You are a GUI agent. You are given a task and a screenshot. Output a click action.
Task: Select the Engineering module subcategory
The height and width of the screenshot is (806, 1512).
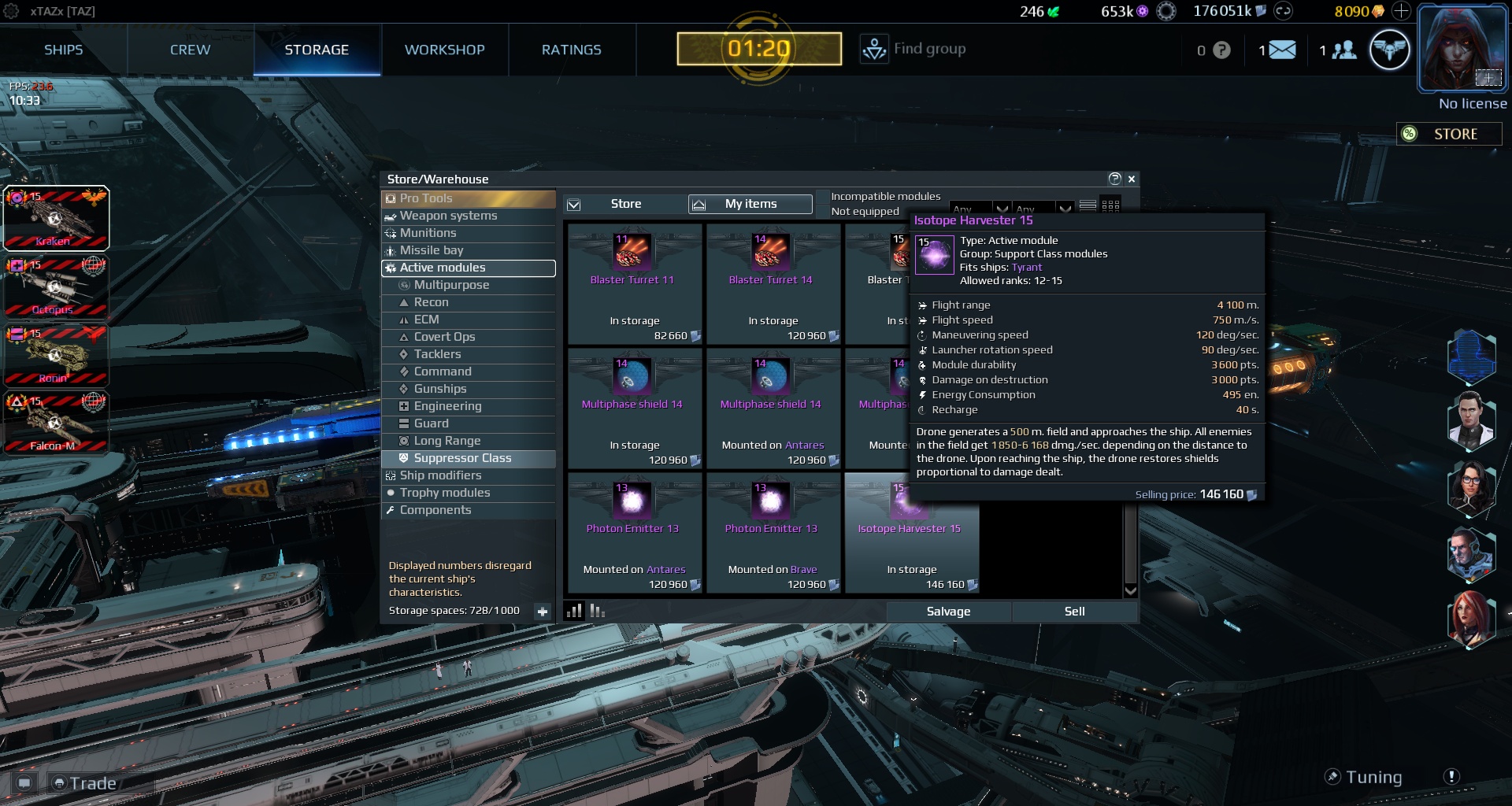(447, 406)
